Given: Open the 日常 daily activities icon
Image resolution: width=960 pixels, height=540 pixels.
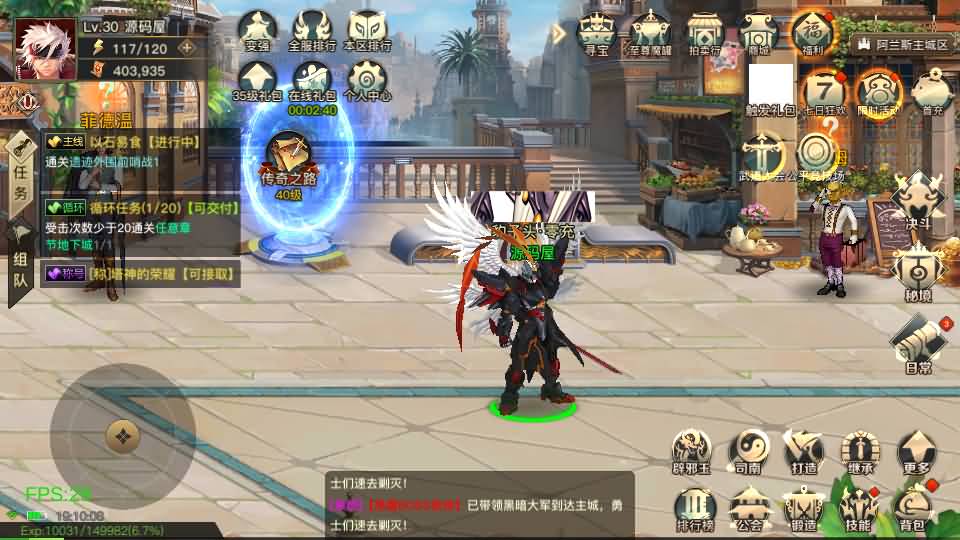Looking at the screenshot, I should tap(918, 342).
